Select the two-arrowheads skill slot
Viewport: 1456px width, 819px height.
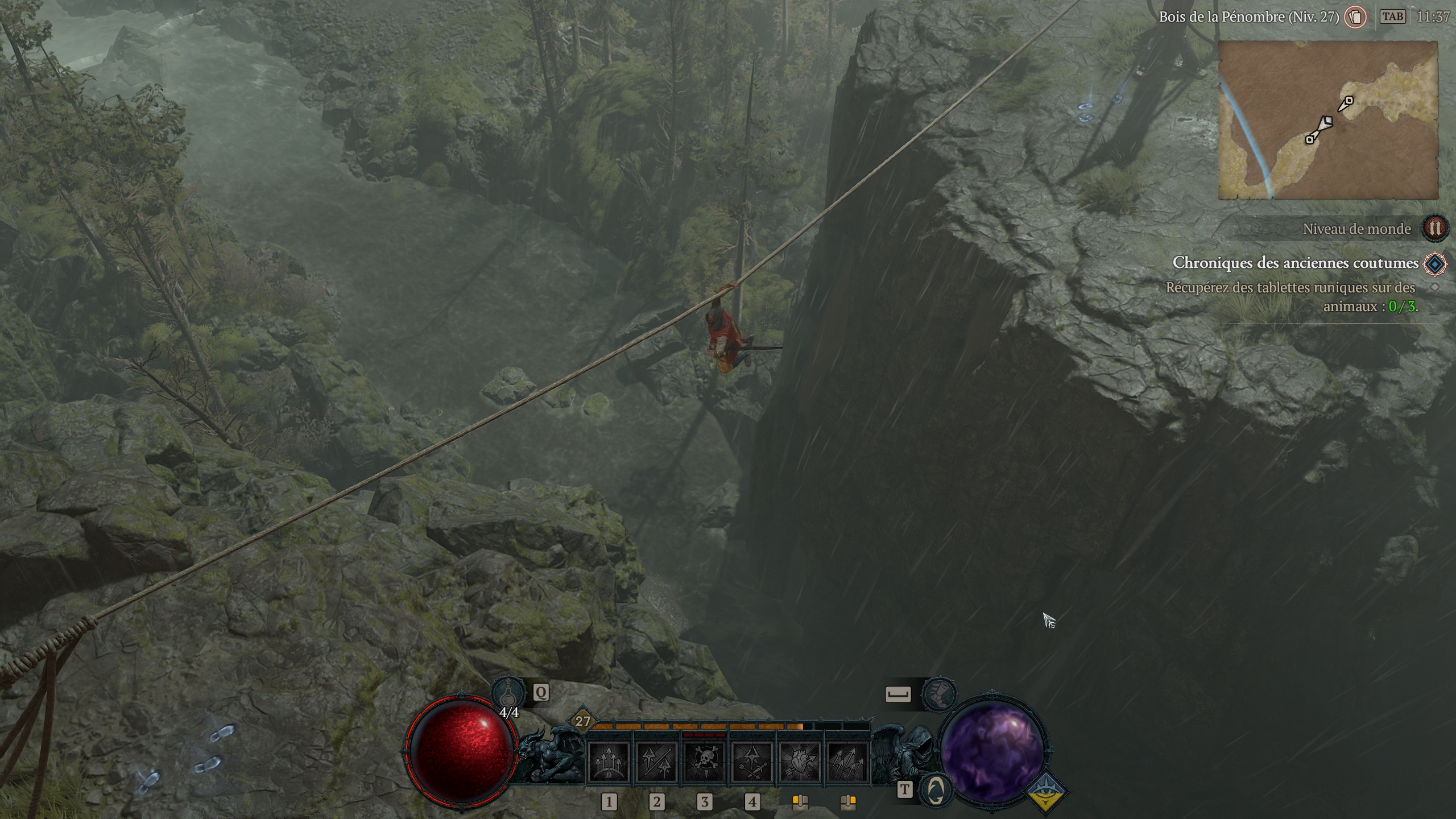point(656,762)
